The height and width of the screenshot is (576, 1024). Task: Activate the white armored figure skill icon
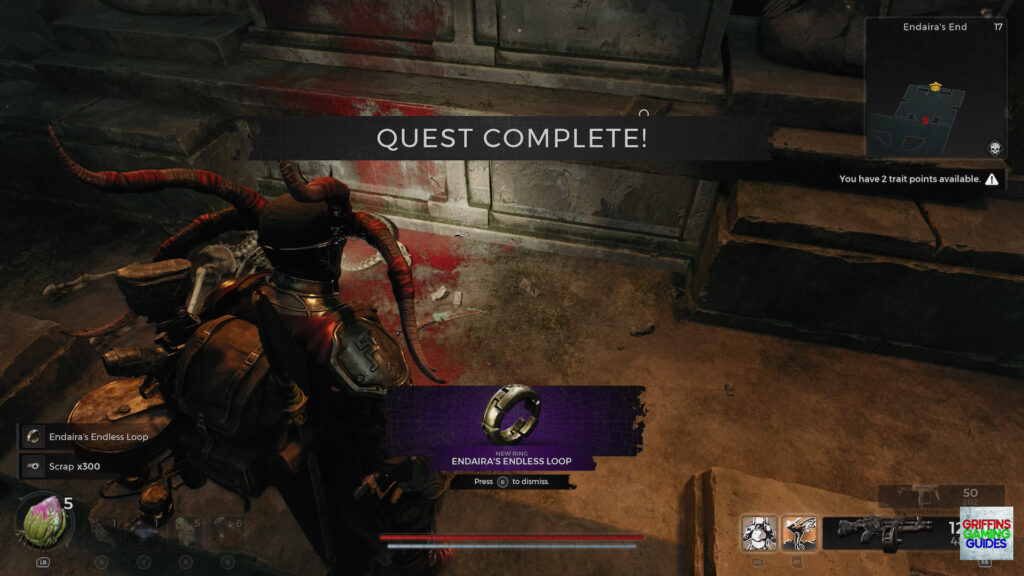759,532
